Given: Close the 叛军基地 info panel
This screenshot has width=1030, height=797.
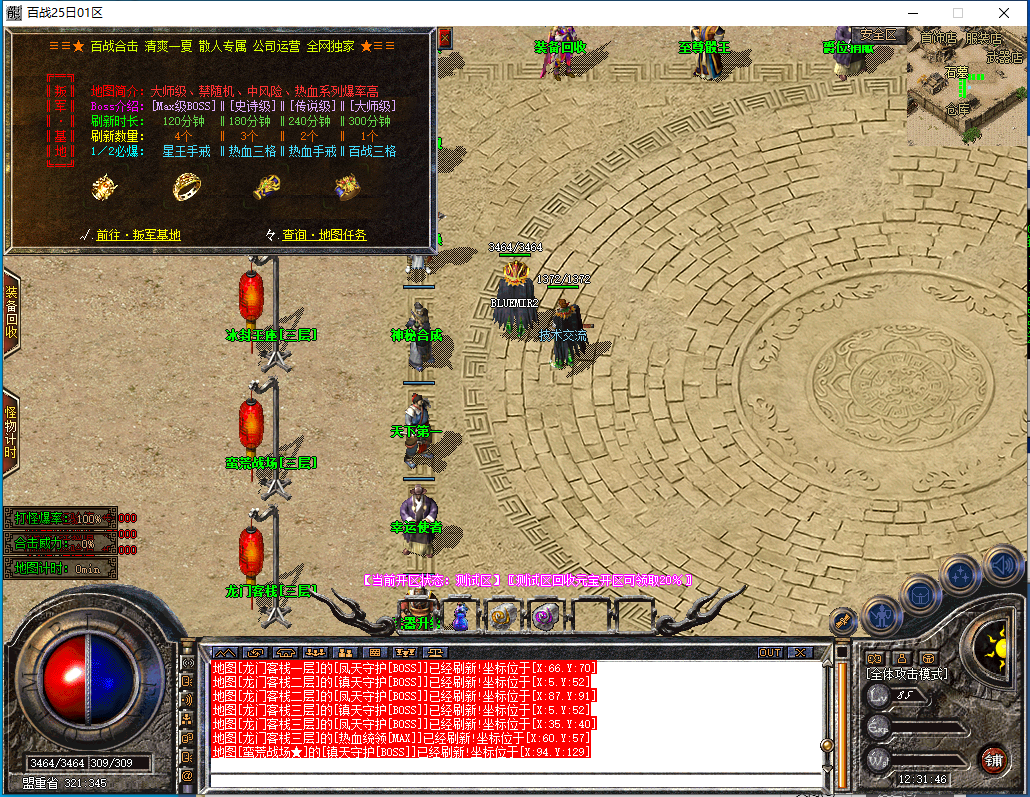Looking at the screenshot, I should click(445, 38).
